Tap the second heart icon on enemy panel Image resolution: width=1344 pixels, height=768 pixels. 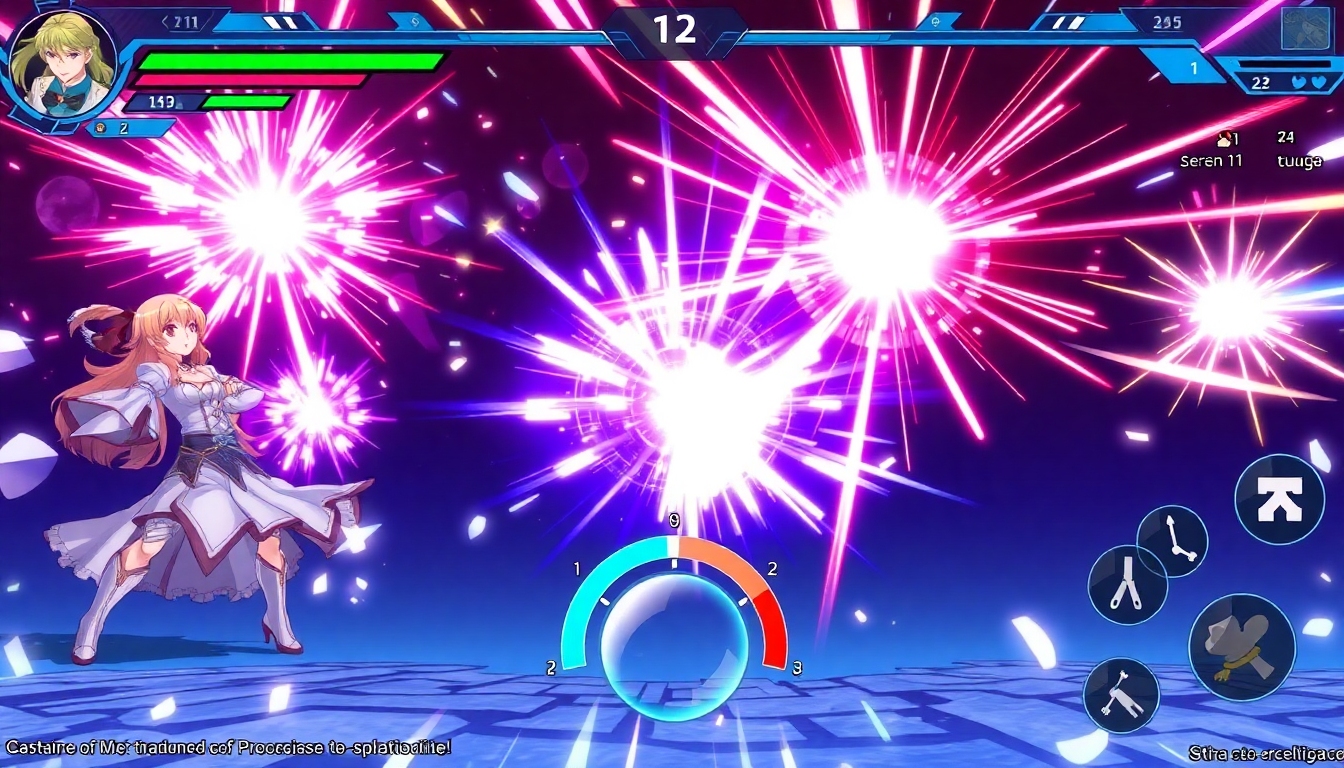click(x=1319, y=82)
